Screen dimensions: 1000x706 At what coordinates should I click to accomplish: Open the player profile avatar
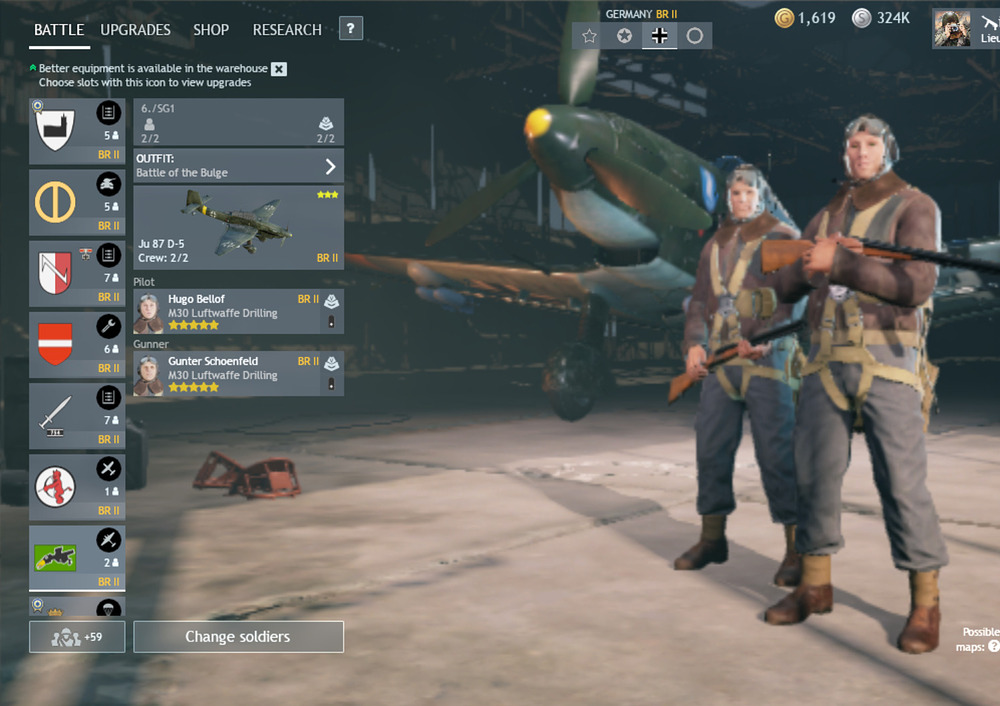[952, 28]
